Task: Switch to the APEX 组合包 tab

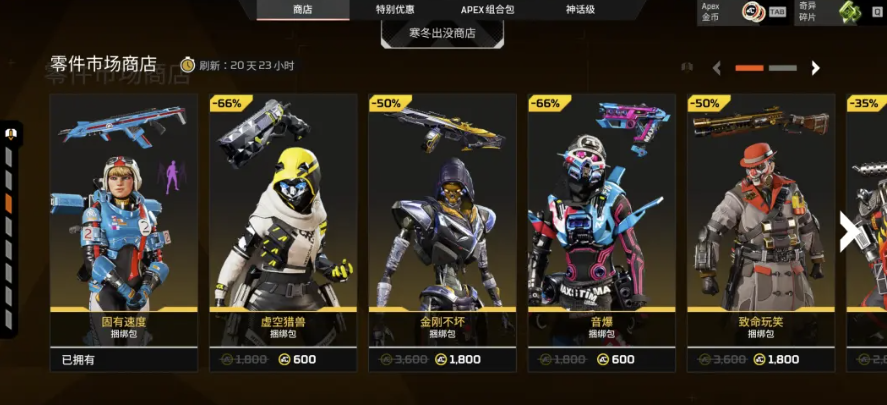Action: pos(486,10)
